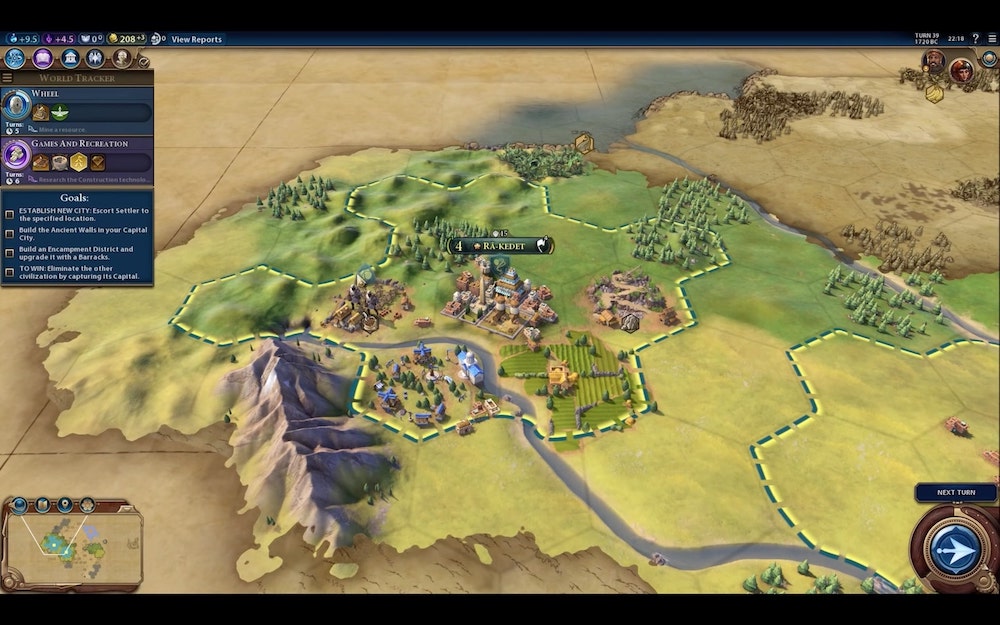Open the bearded leader's diplomacy portrait
Image resolution: width=1000 pixels, height=625 pixels.
coord(935,67)
